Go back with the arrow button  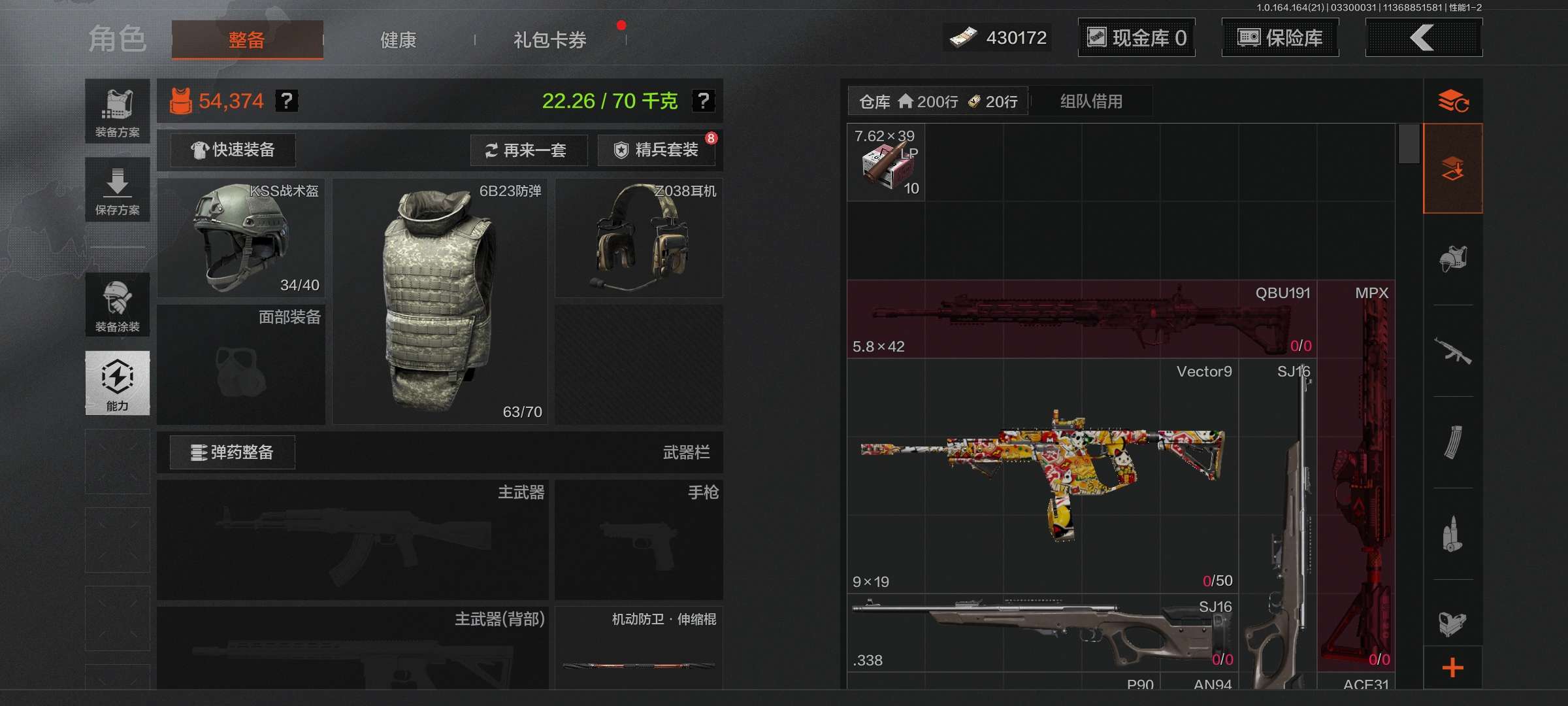click(x=1423, y=38)
